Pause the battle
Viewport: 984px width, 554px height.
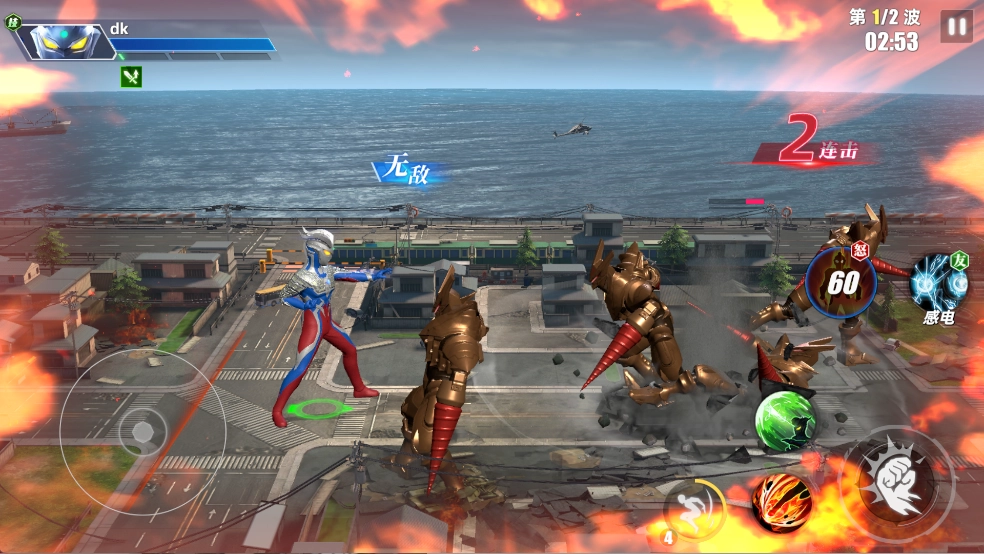(956, 27)
